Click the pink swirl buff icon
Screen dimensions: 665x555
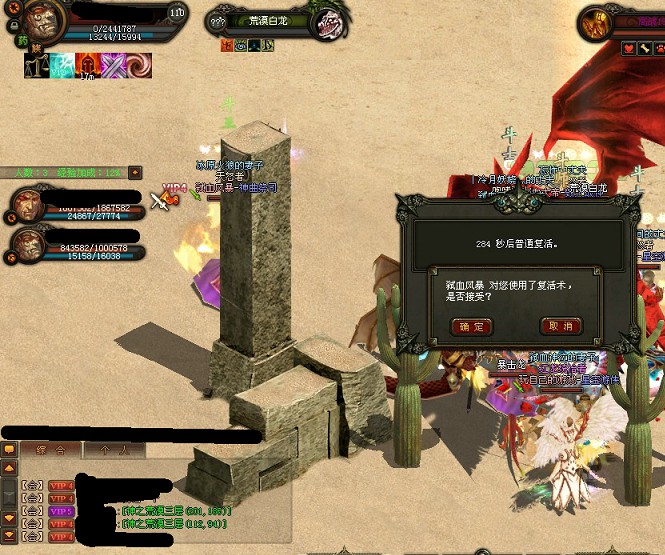[140, 66]
